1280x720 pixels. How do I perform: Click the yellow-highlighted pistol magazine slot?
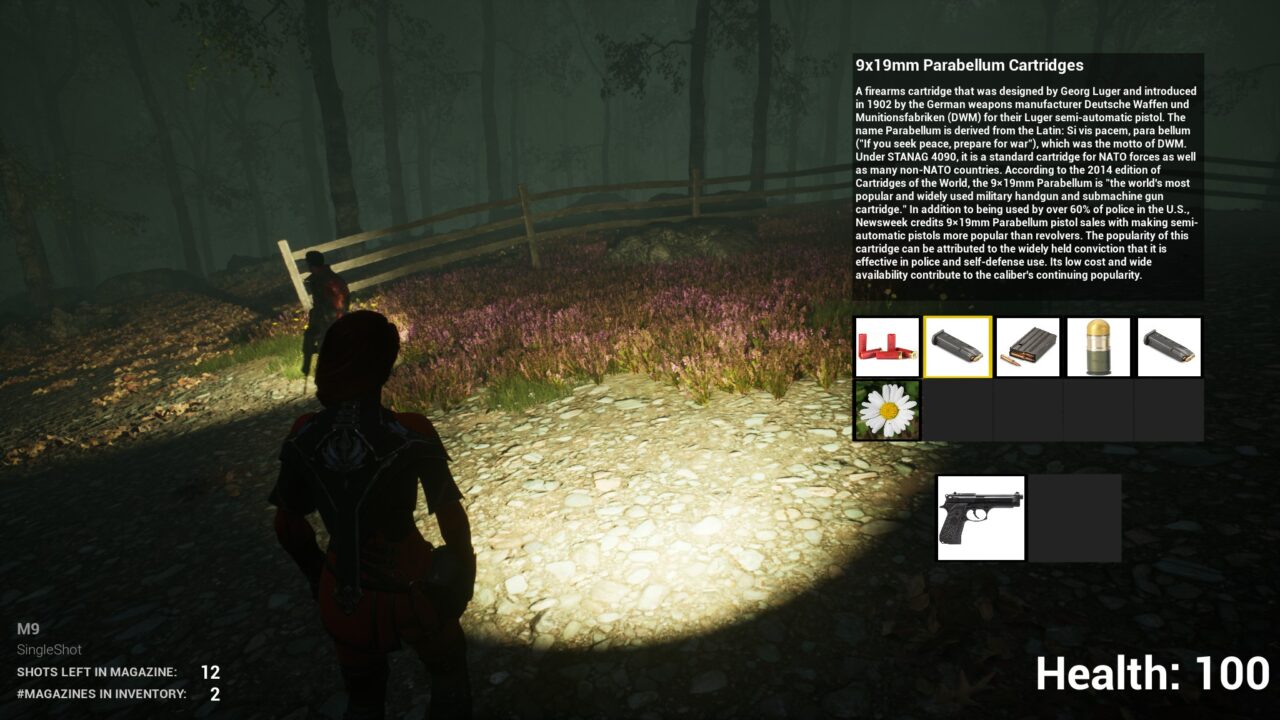click(x=957, y=347)
